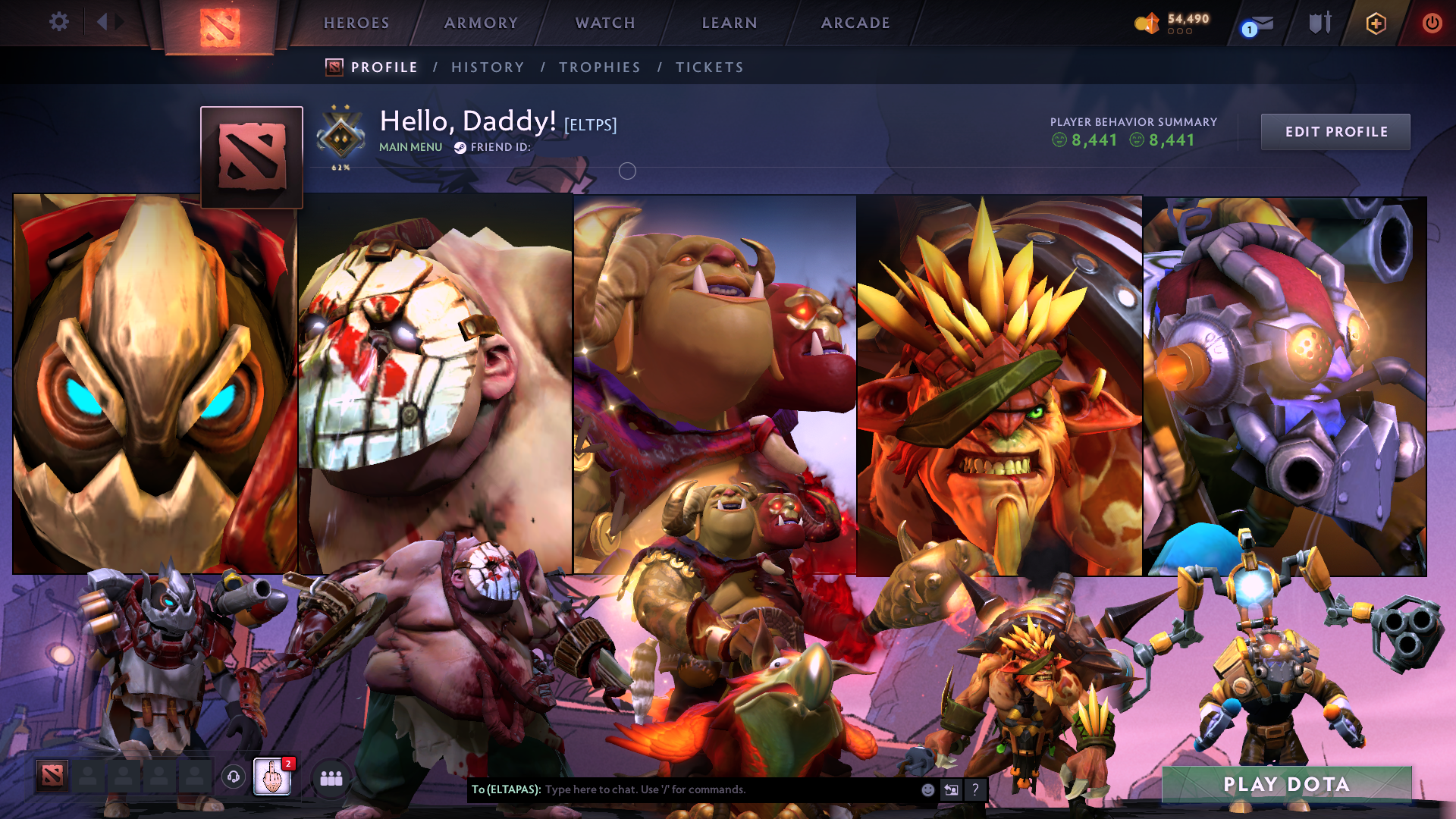
Task: Click the EDIT PROFILE button
Action: click(x=1335, y=131)
